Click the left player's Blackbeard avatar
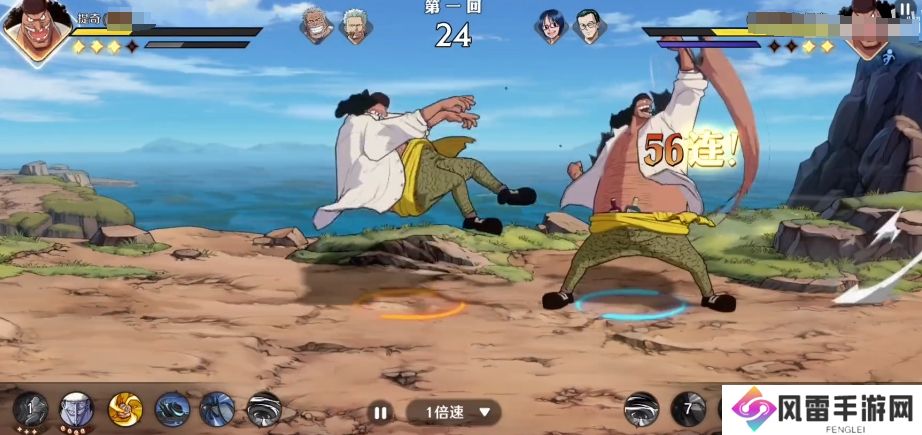This screenshot has height=435, width=922. (35, 30)
